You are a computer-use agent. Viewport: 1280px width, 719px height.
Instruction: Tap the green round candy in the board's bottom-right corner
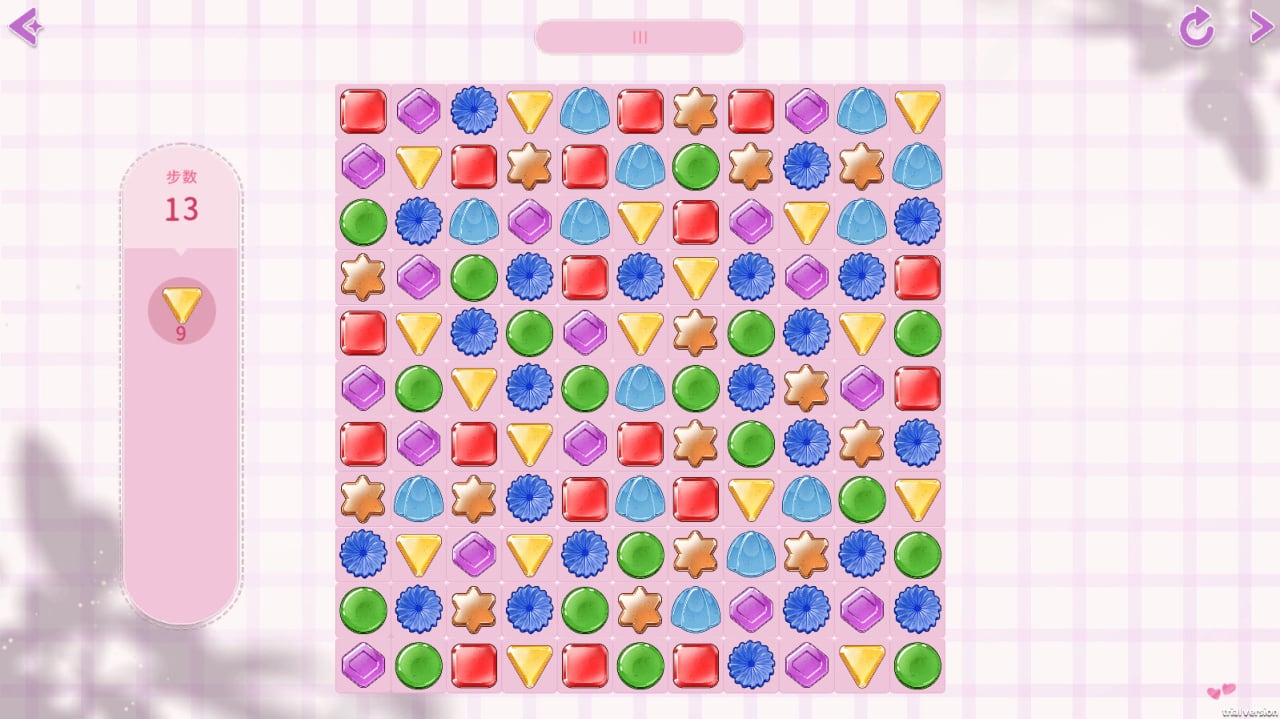pyautogui.click(x=917, y=665)
